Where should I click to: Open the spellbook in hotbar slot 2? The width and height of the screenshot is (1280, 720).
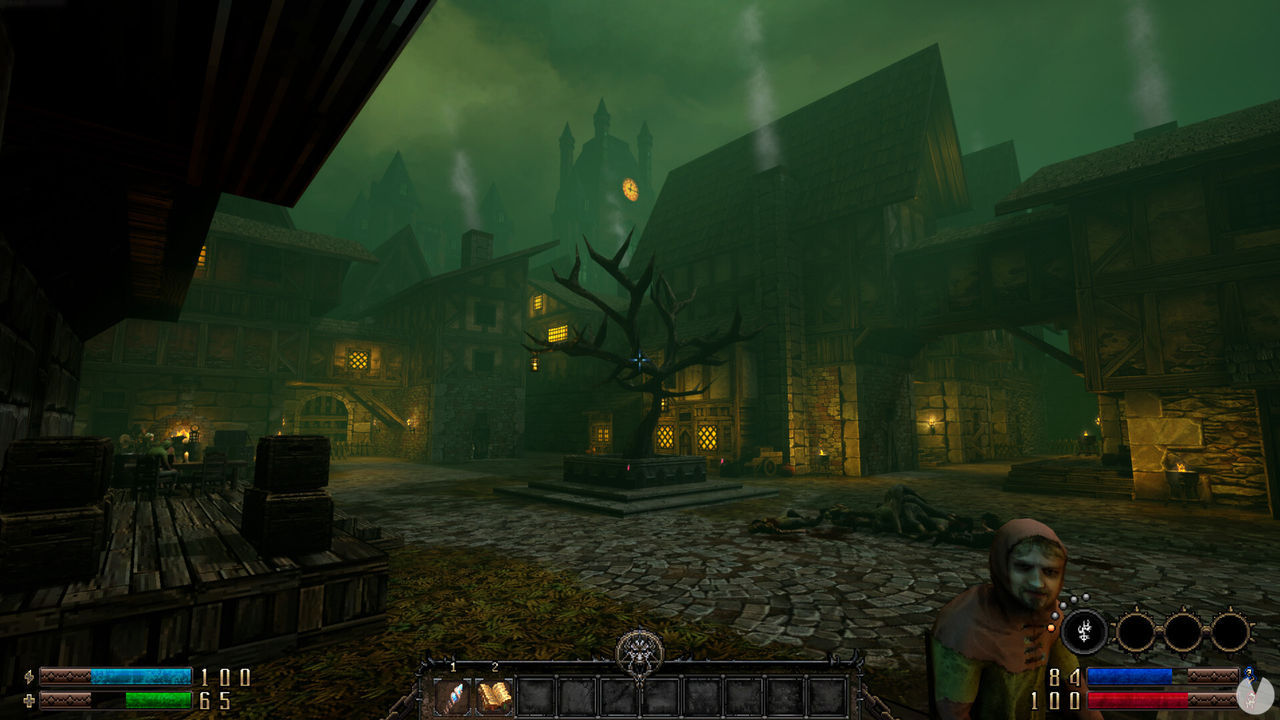click(495, 696)
